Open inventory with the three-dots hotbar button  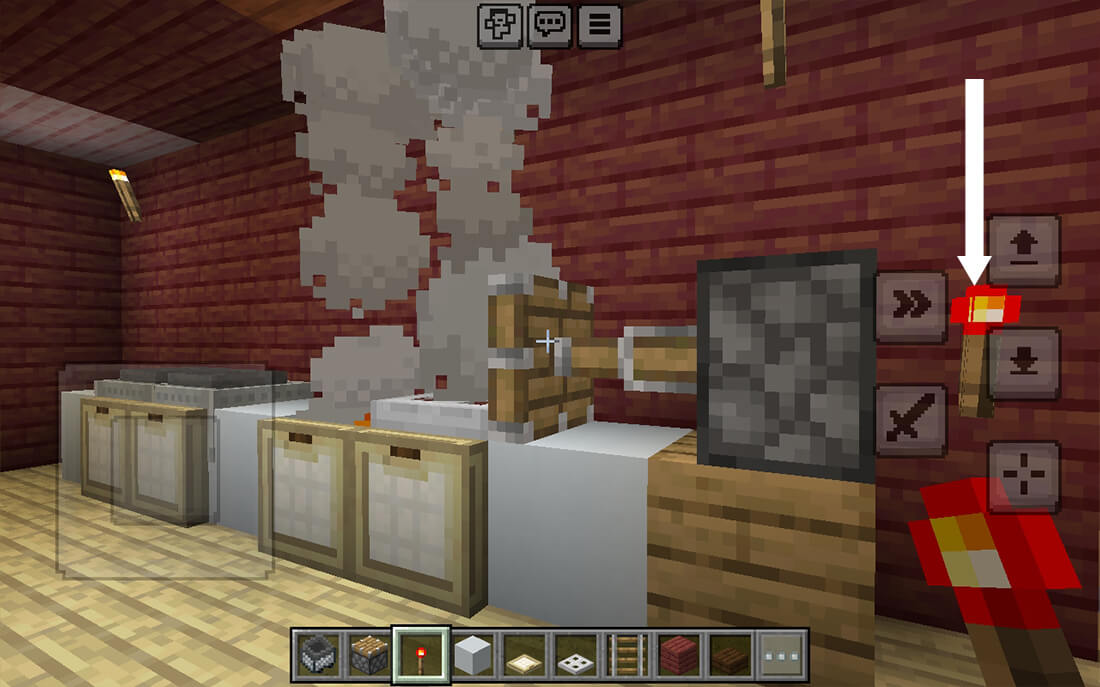tap(783, 655)
